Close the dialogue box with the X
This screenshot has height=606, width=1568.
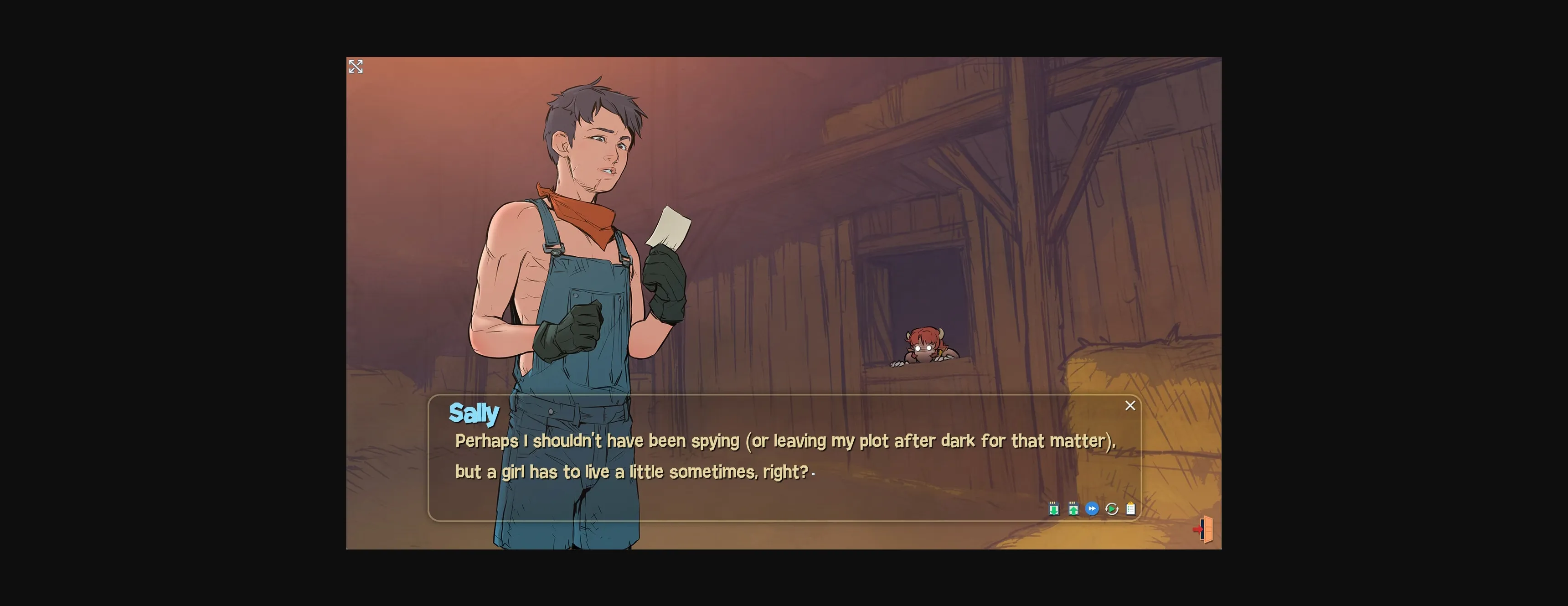coord(1130,406)
